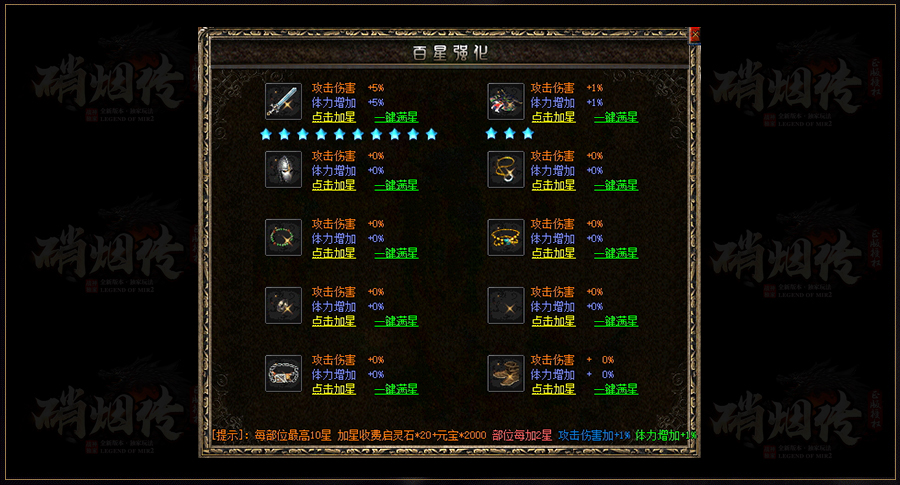Close the star enhancement window
Image resolution: width=900 pixels, height=485 pixels.
point(695,34)
